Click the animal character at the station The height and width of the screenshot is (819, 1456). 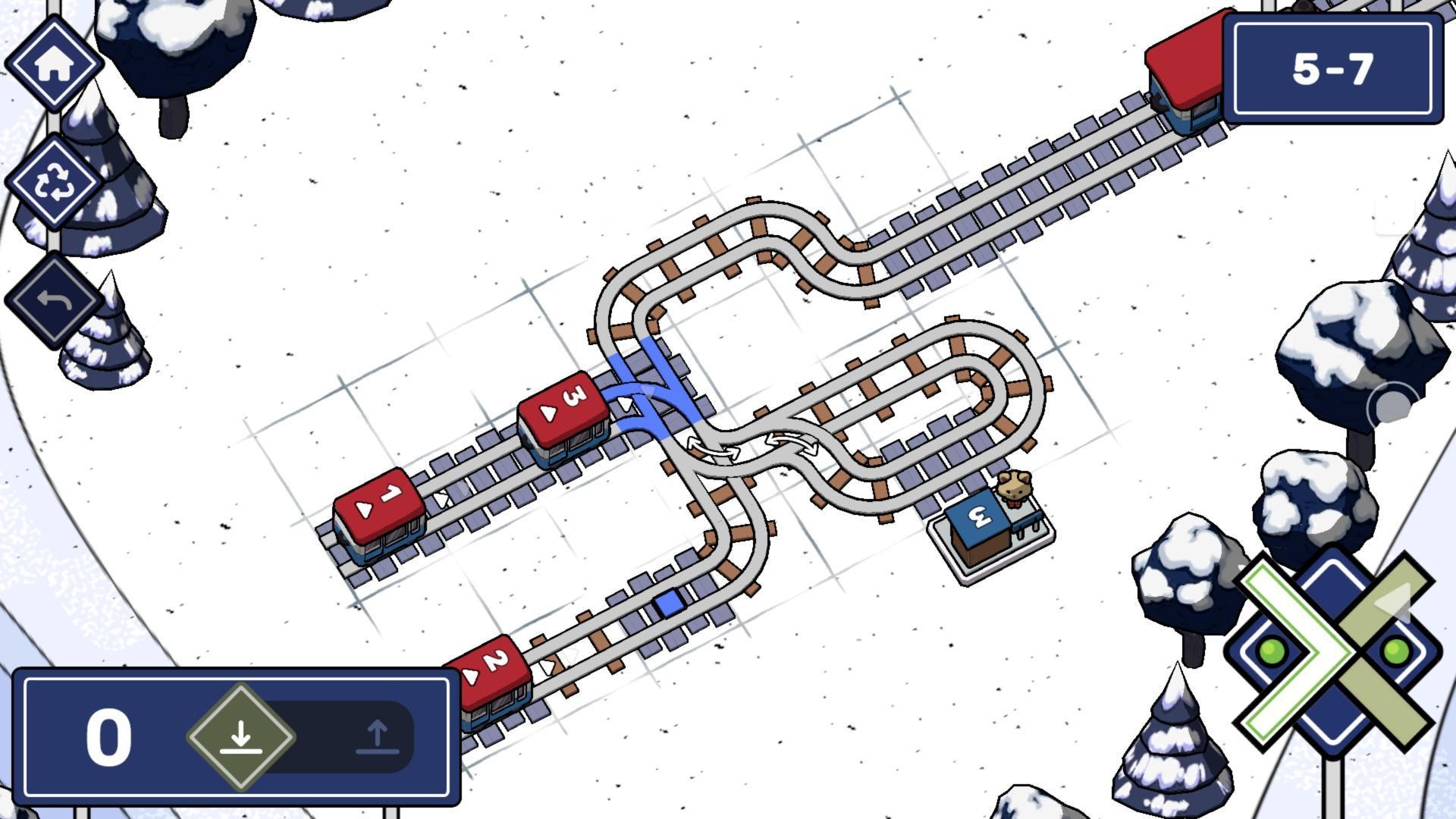pos(1016,489)
